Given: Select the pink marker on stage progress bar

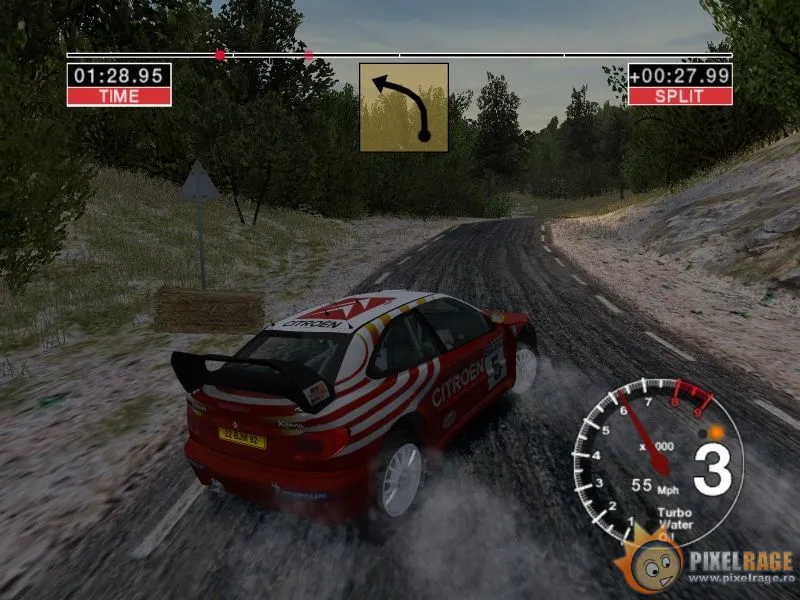Looking at the screenshot, I should tap(309, 55).
